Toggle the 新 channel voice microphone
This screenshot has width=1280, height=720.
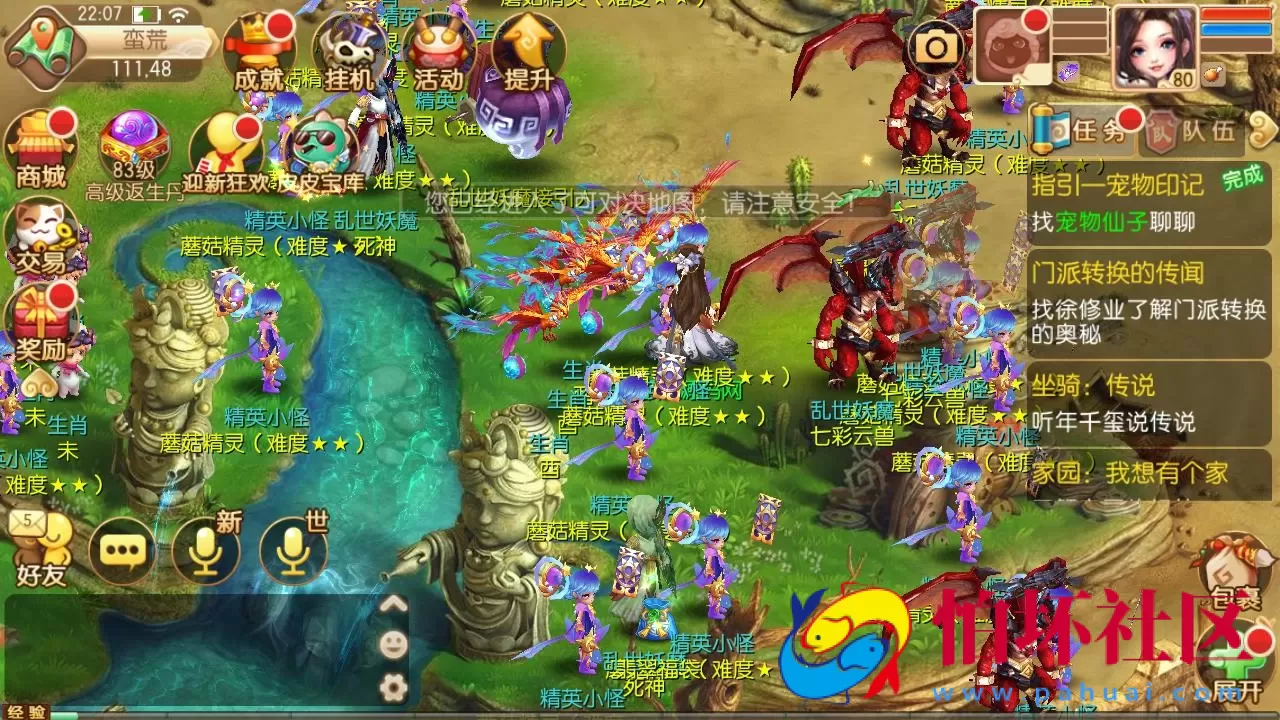[204, 550]
